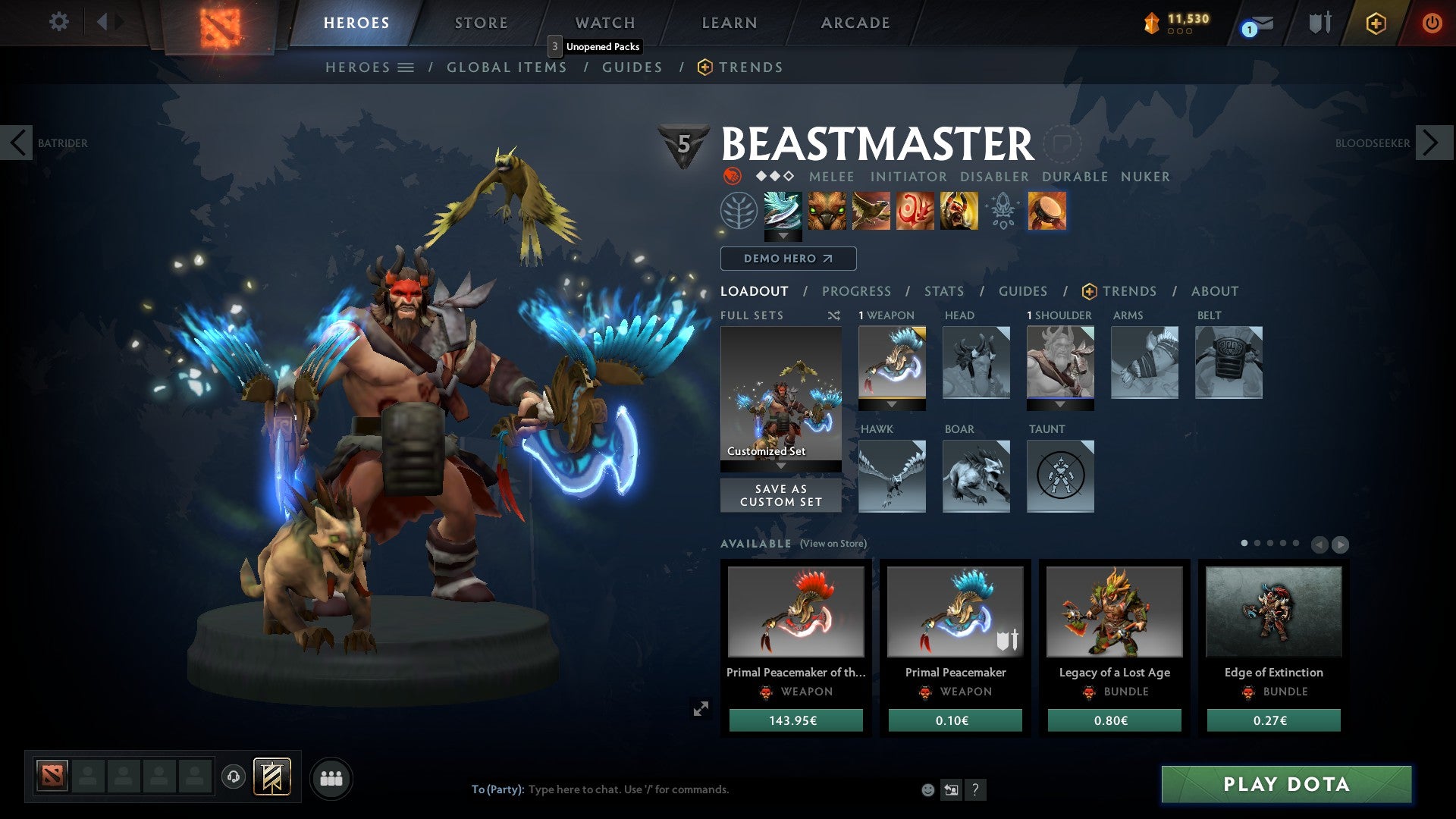Click the Aghanim's Shard upgrade icon
This screenshot has width=1456, height=819.
(x=1003, y=213)
